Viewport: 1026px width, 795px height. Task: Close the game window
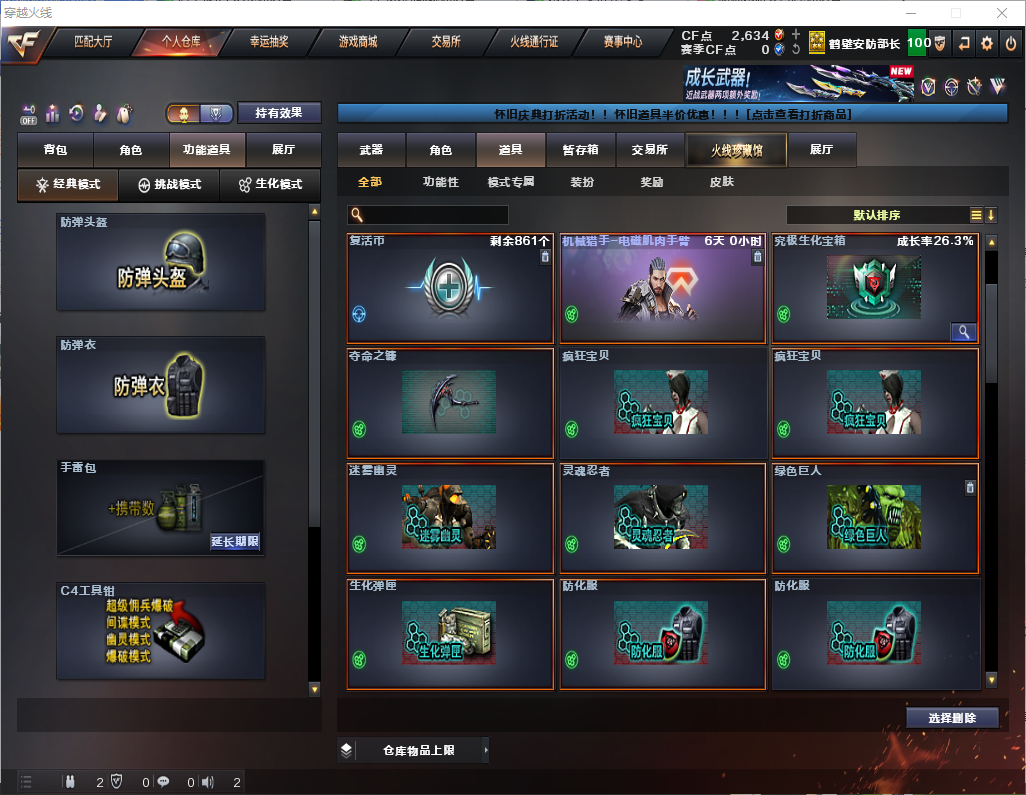point(1001,13)
